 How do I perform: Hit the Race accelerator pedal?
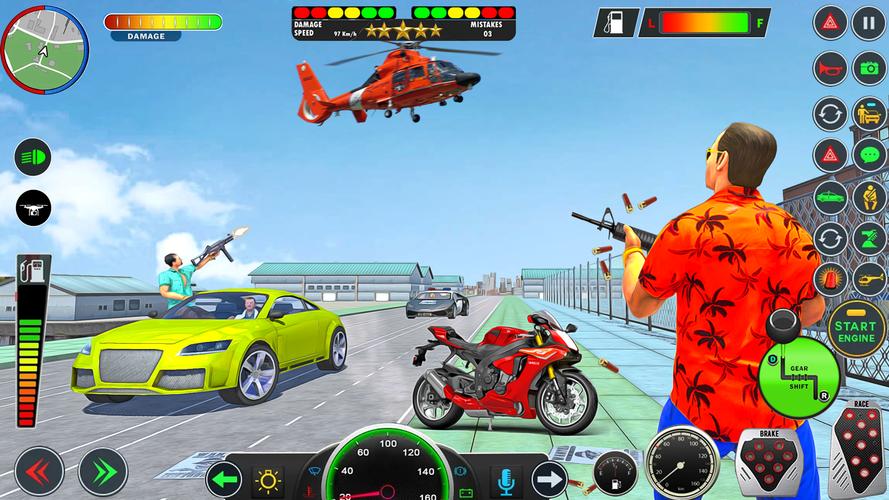(857, 453)
